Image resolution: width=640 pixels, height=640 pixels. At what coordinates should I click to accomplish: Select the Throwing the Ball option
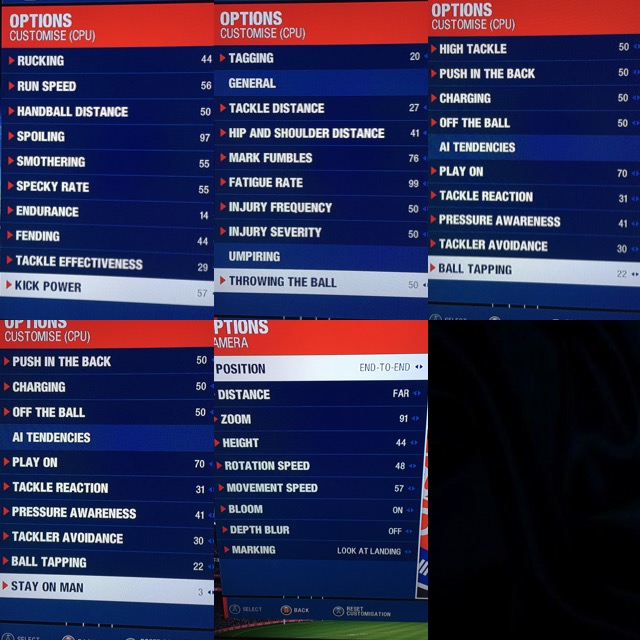point(320,282)
